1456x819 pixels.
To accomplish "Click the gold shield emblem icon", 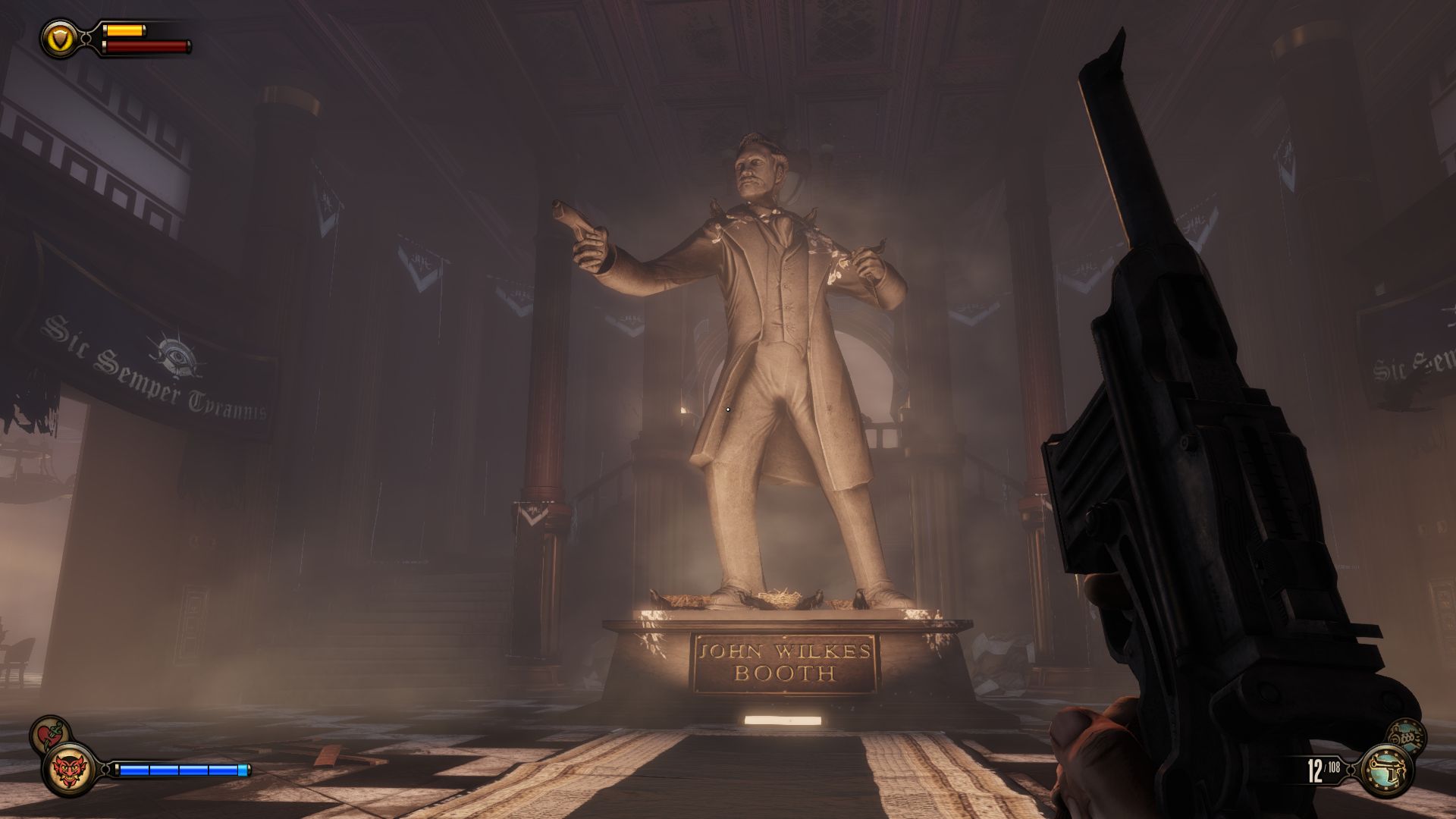I will (x=58, y=36).
